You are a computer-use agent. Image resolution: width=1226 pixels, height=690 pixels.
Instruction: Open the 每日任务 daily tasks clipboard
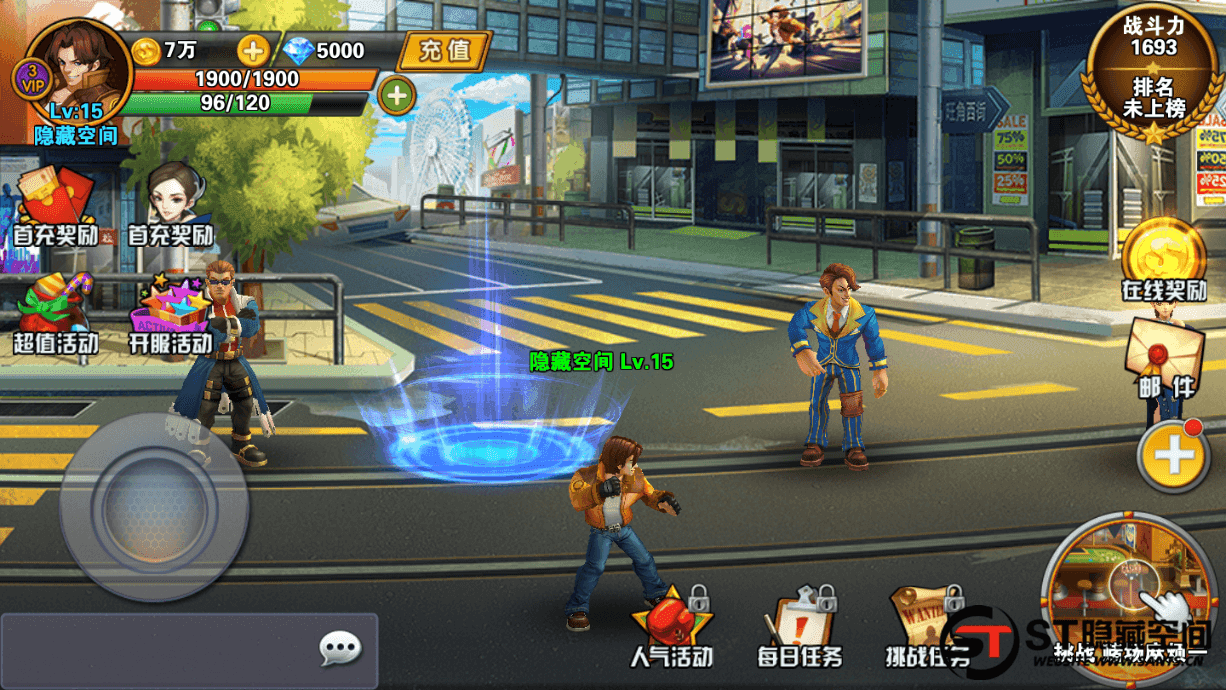tap(800, 625)
